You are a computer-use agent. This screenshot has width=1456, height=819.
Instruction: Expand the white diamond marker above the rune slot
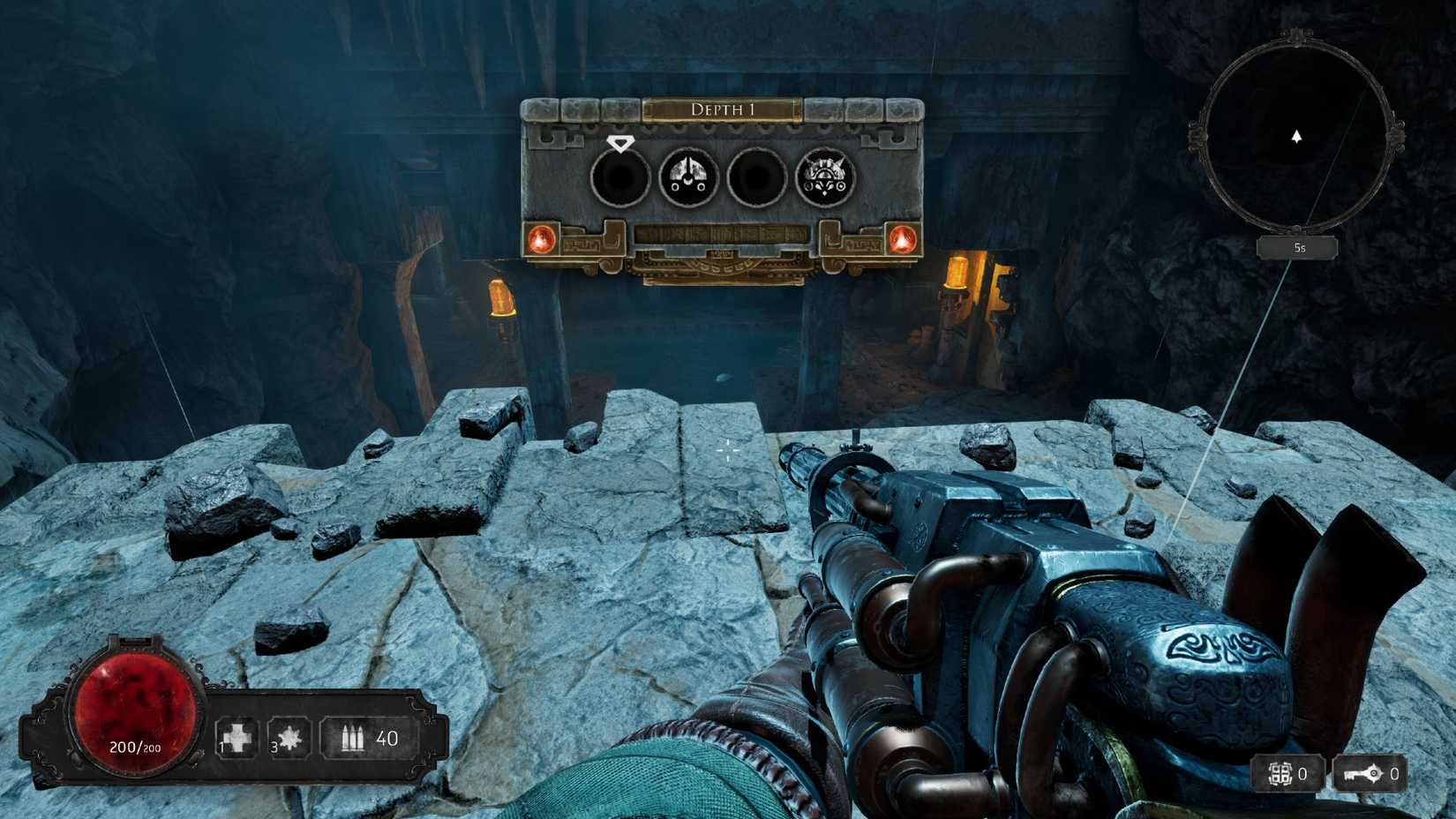621,141
